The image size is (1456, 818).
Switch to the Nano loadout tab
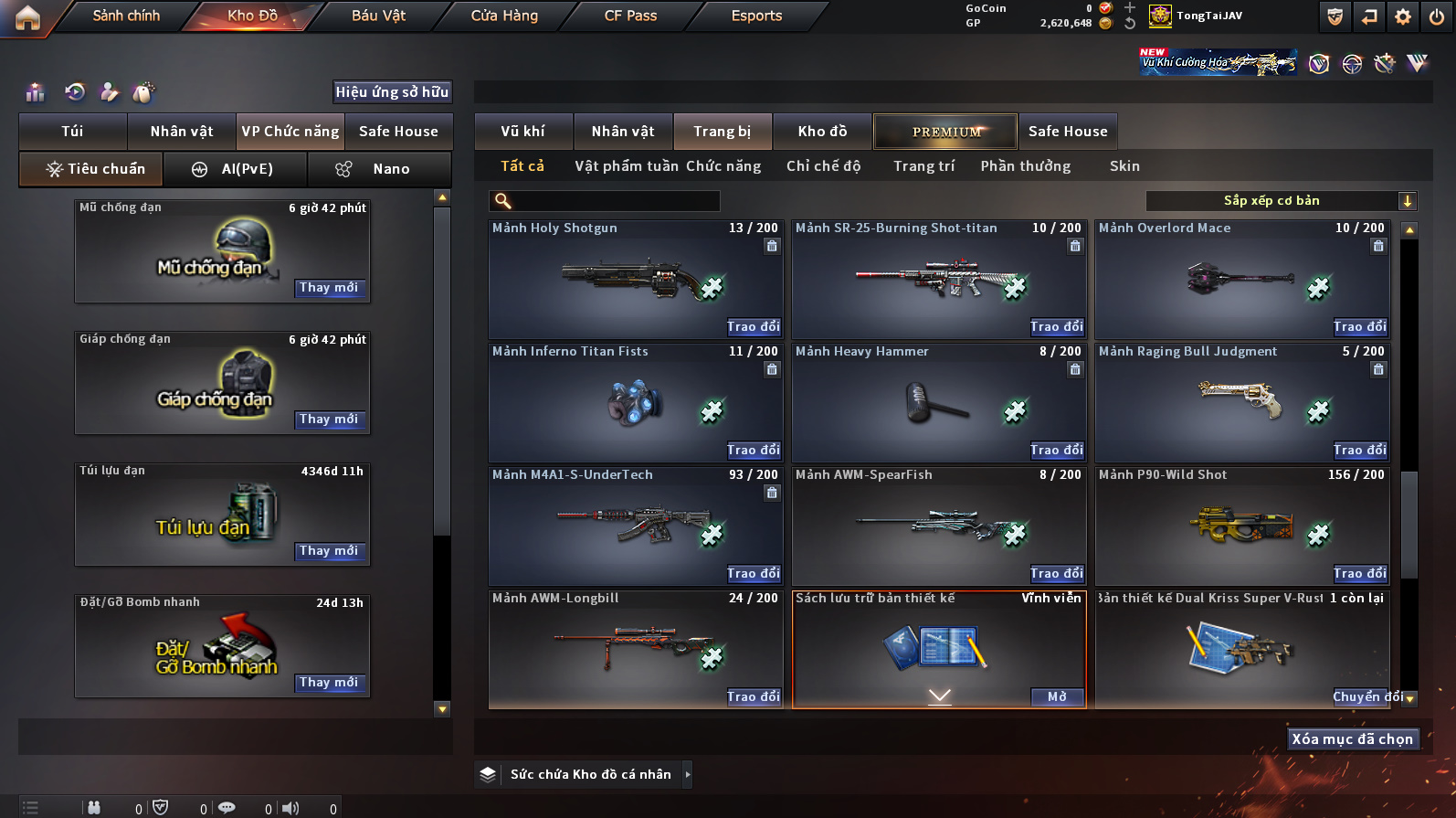pos(379,169)
